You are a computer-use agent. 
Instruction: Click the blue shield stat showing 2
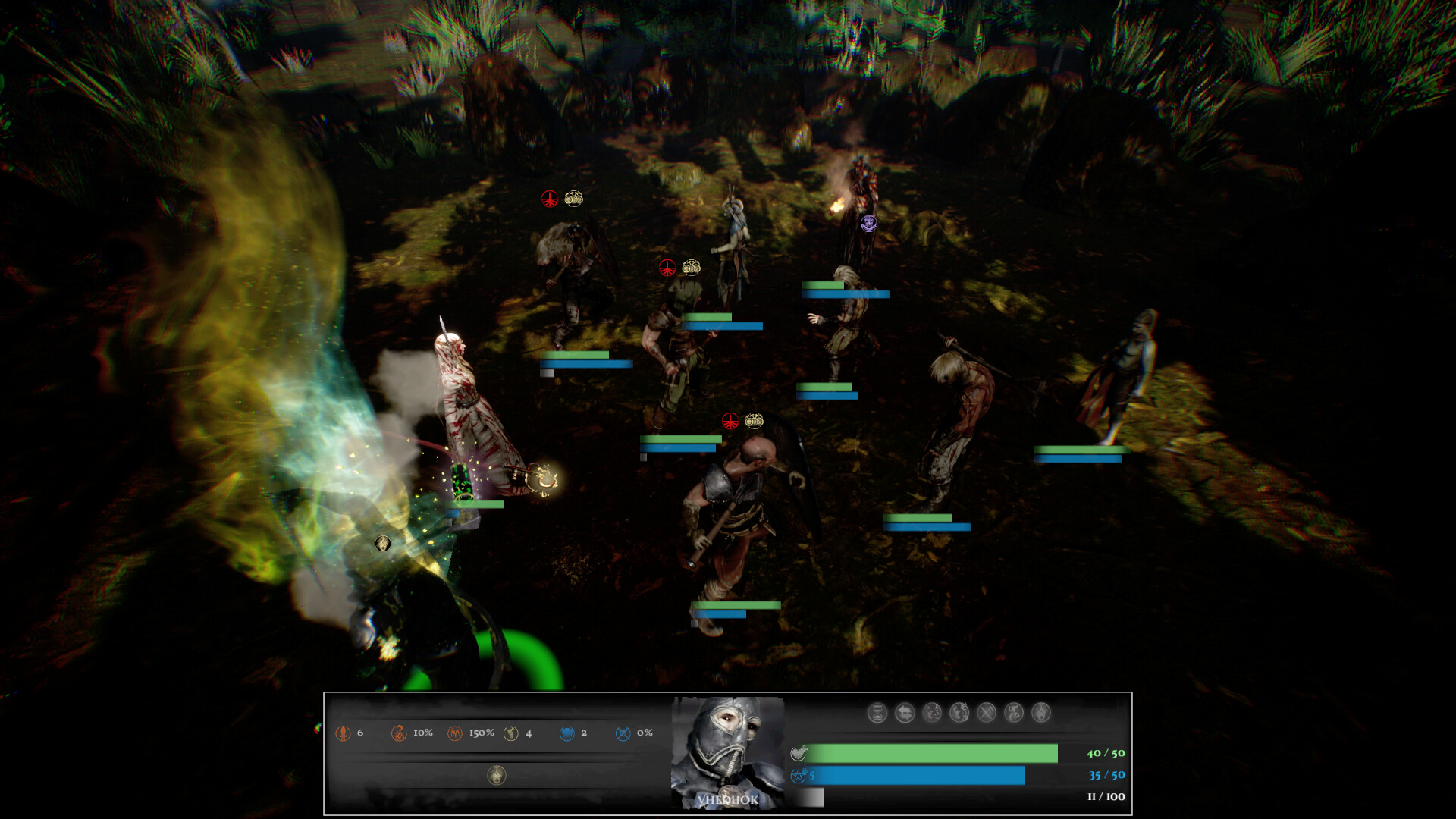(x=566, y=733)
